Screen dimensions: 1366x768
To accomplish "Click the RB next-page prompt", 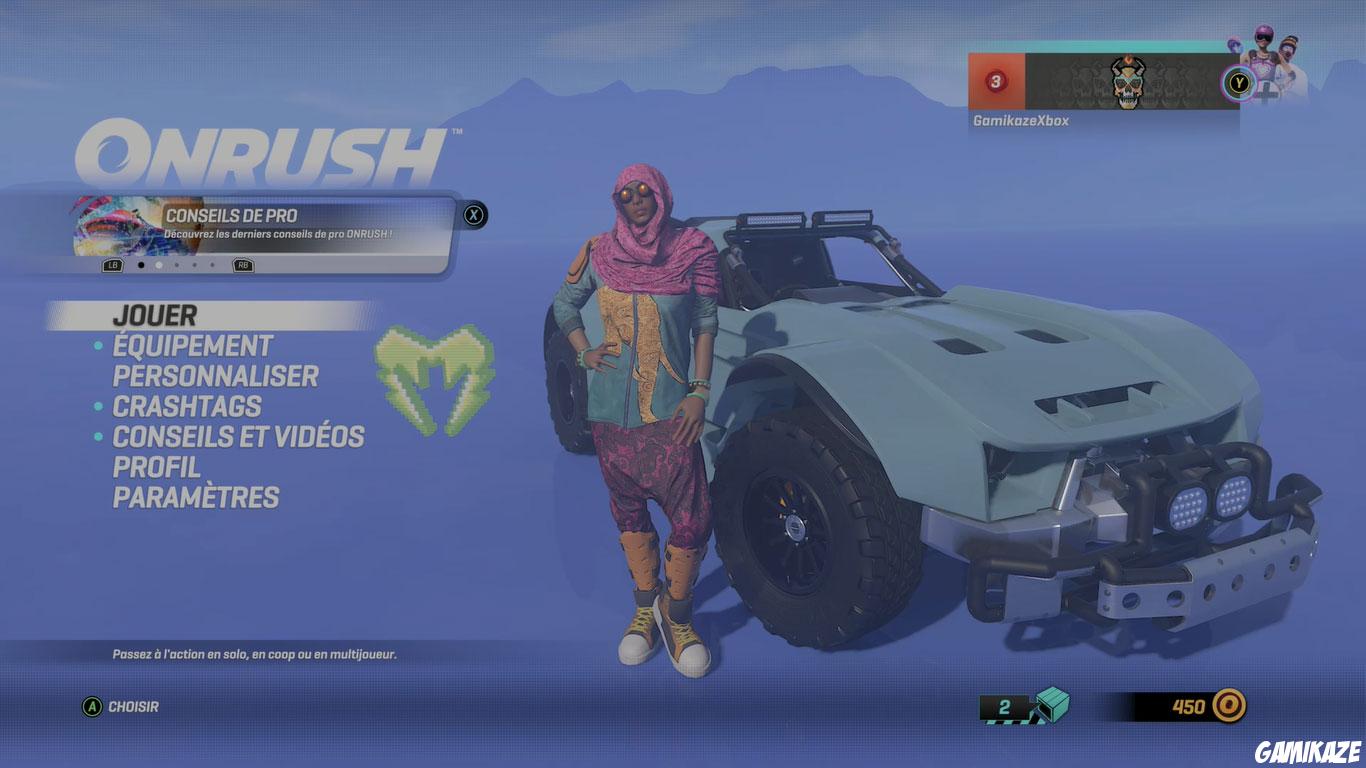I will click(242, 265).
